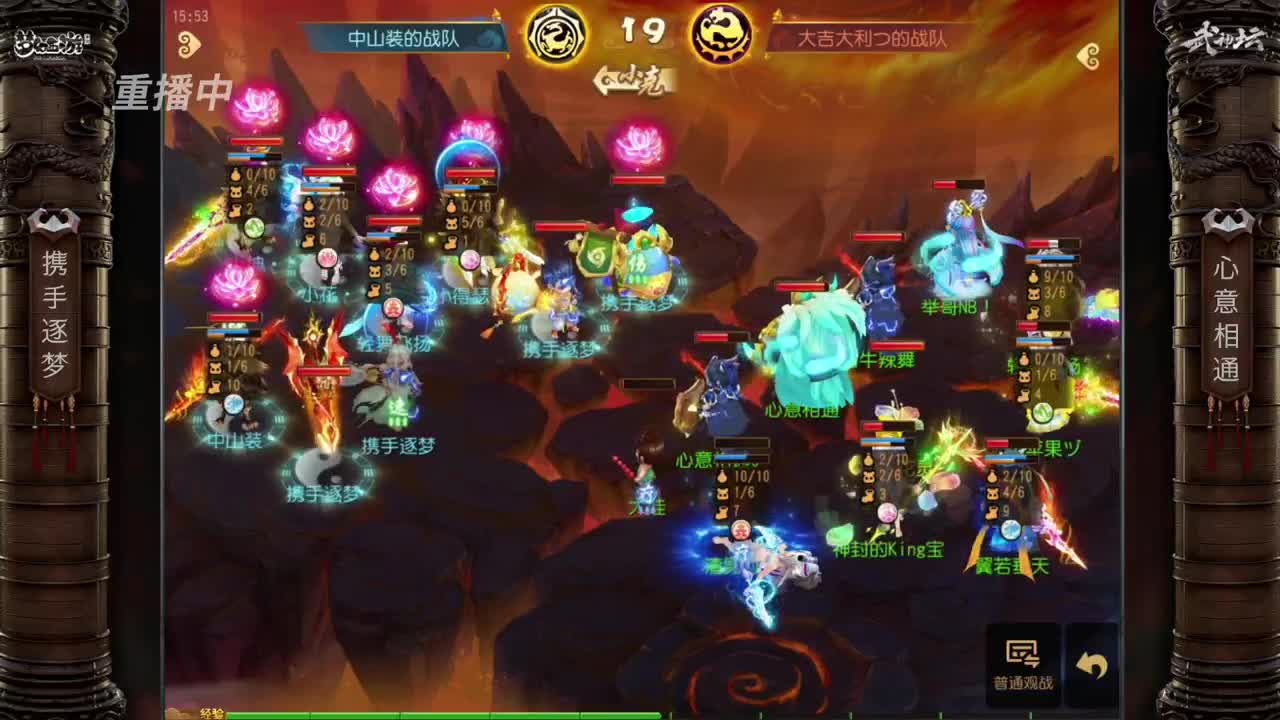Screen dimensions: 1280x720
Task: Click the pouch item icon above 中山装
Action: click(x=216, y=351)
